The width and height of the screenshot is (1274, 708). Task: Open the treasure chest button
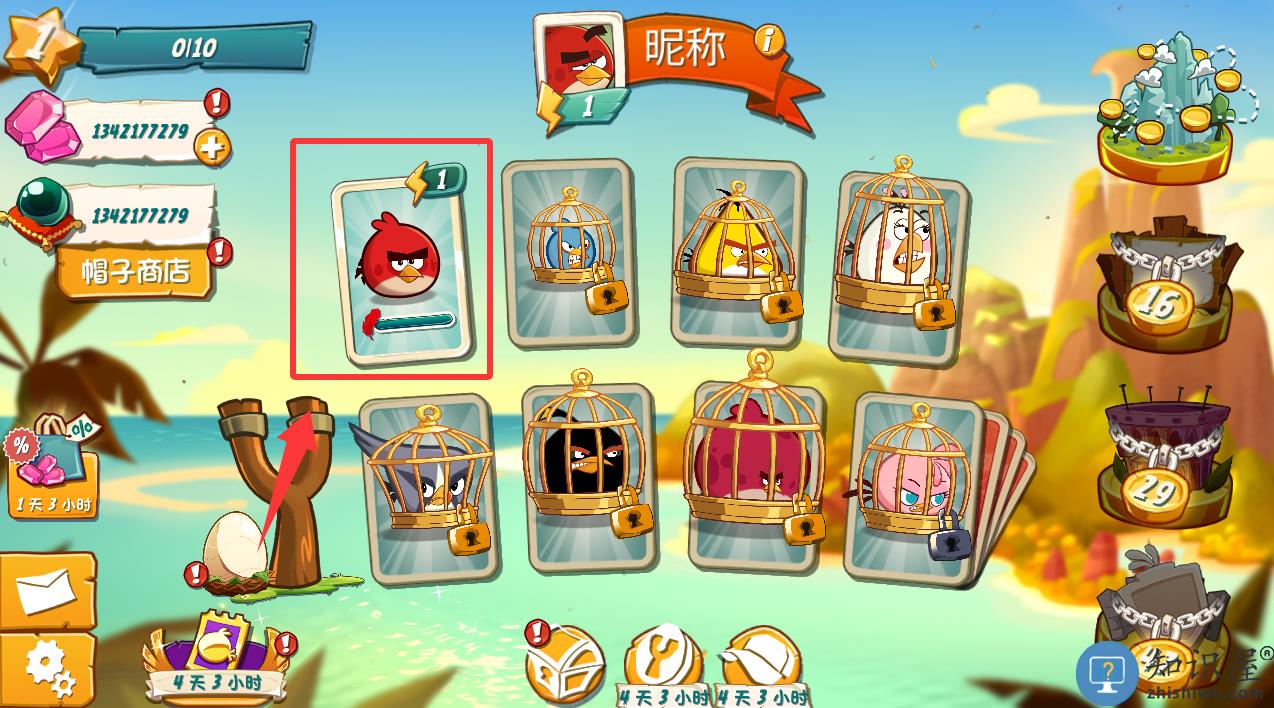(x=566, y=663)
